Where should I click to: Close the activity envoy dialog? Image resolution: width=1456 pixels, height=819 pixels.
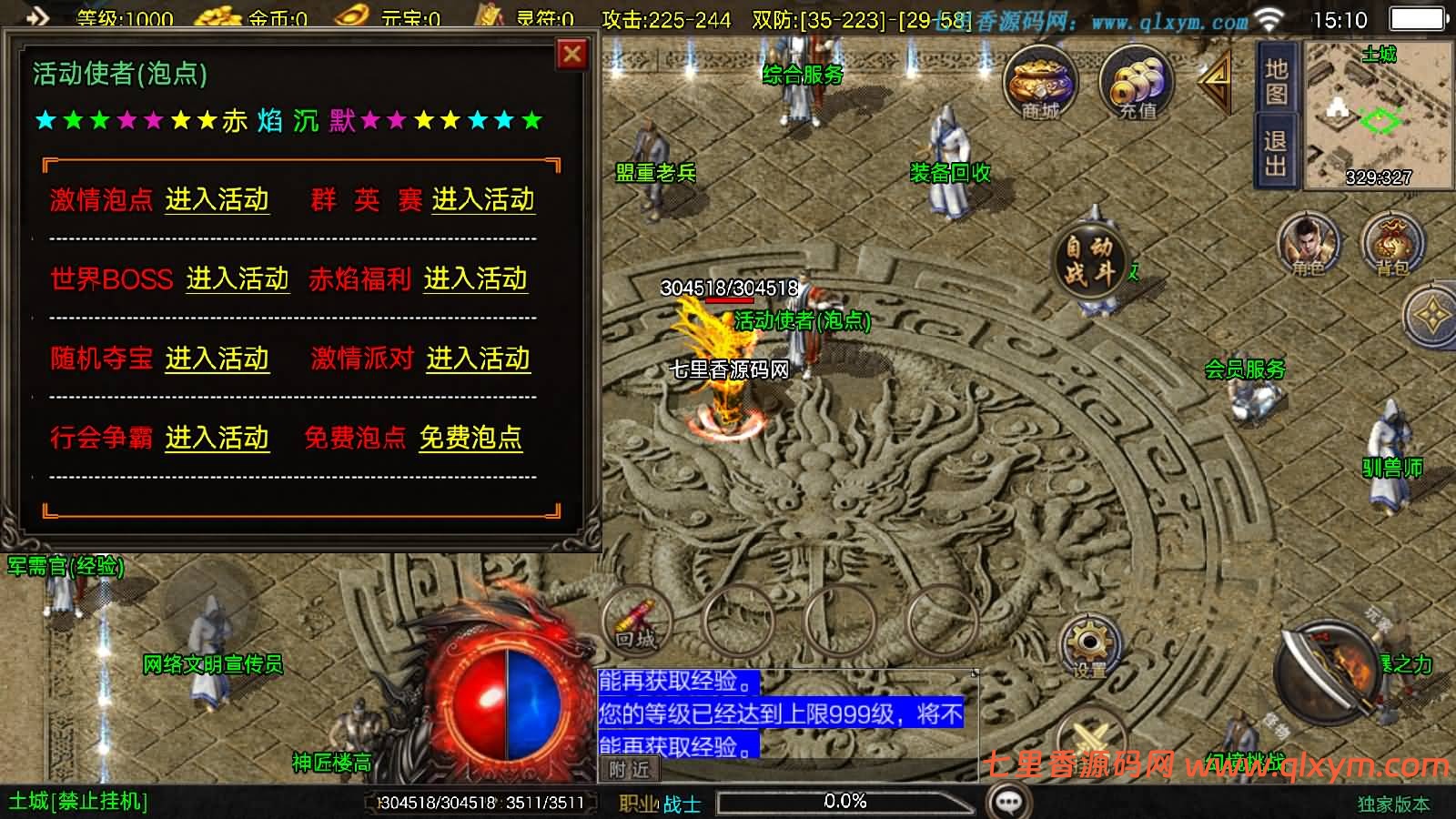click(x=571, y=55)
